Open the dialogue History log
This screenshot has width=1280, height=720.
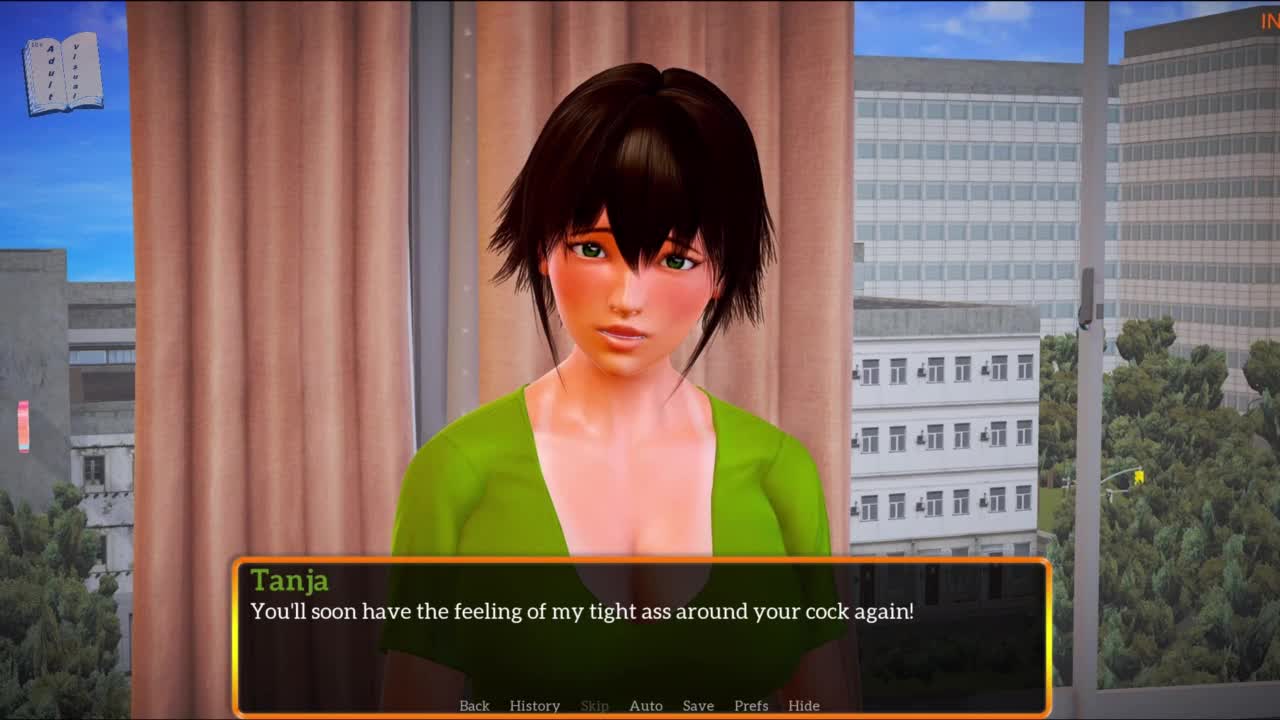coord(534,706)
